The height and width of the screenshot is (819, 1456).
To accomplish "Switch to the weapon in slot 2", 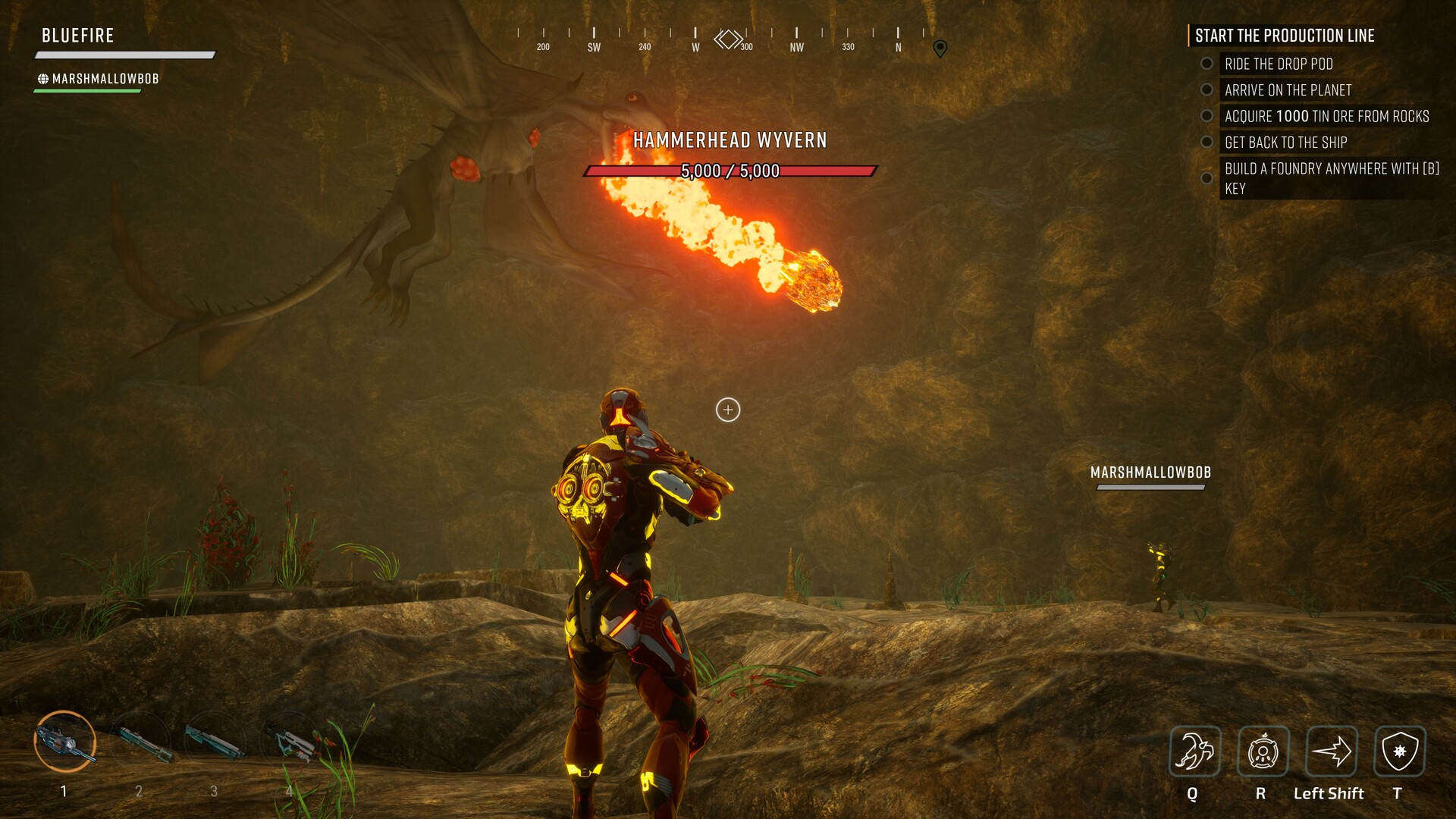I will 142,742.
